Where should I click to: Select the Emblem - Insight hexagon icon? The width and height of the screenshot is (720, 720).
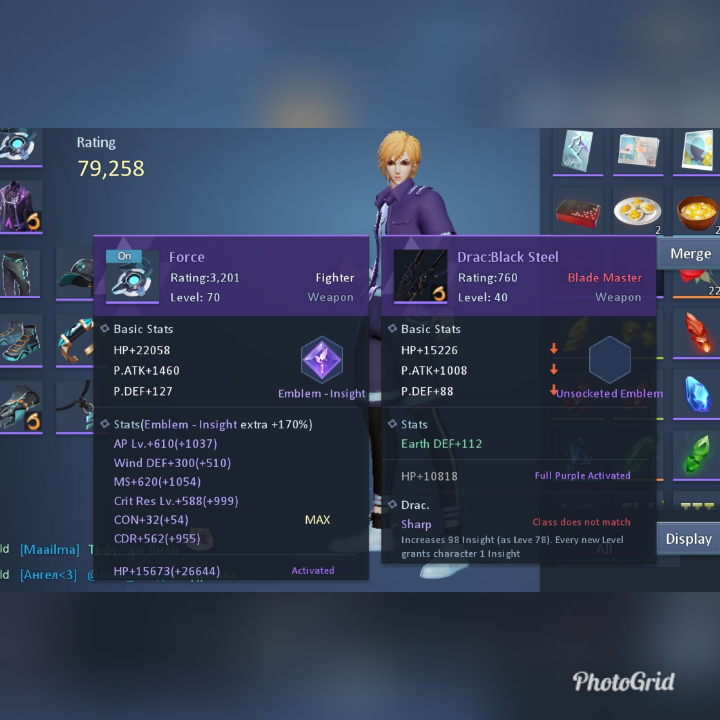[x=322, y=359]
